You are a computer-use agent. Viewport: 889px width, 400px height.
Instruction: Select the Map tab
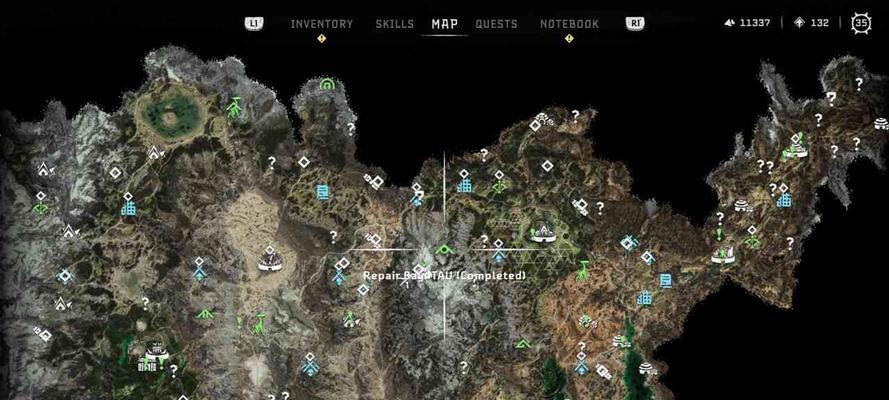[x=445, y=24]
